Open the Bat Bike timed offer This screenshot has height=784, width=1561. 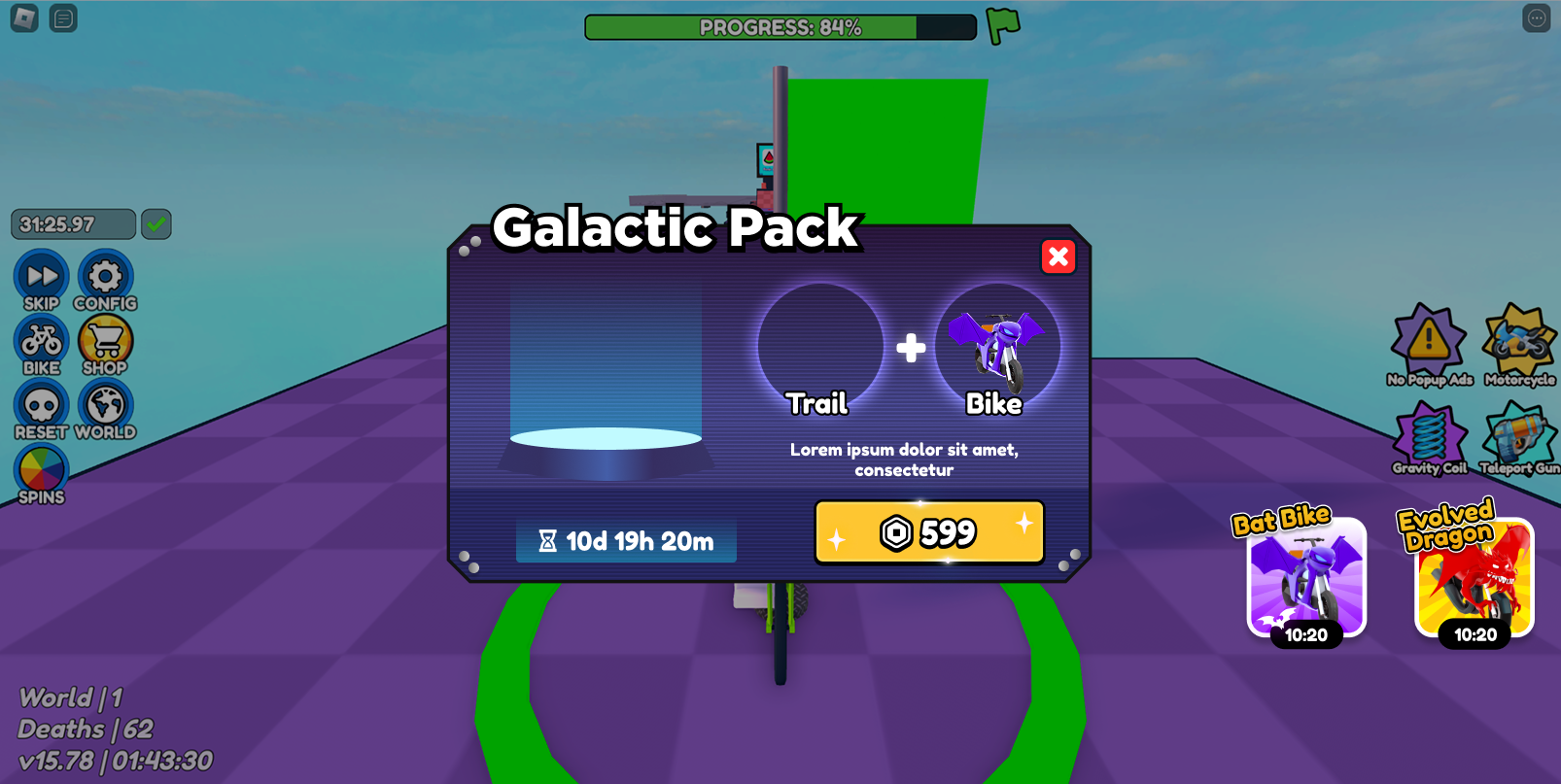[x=1306, y=577]
